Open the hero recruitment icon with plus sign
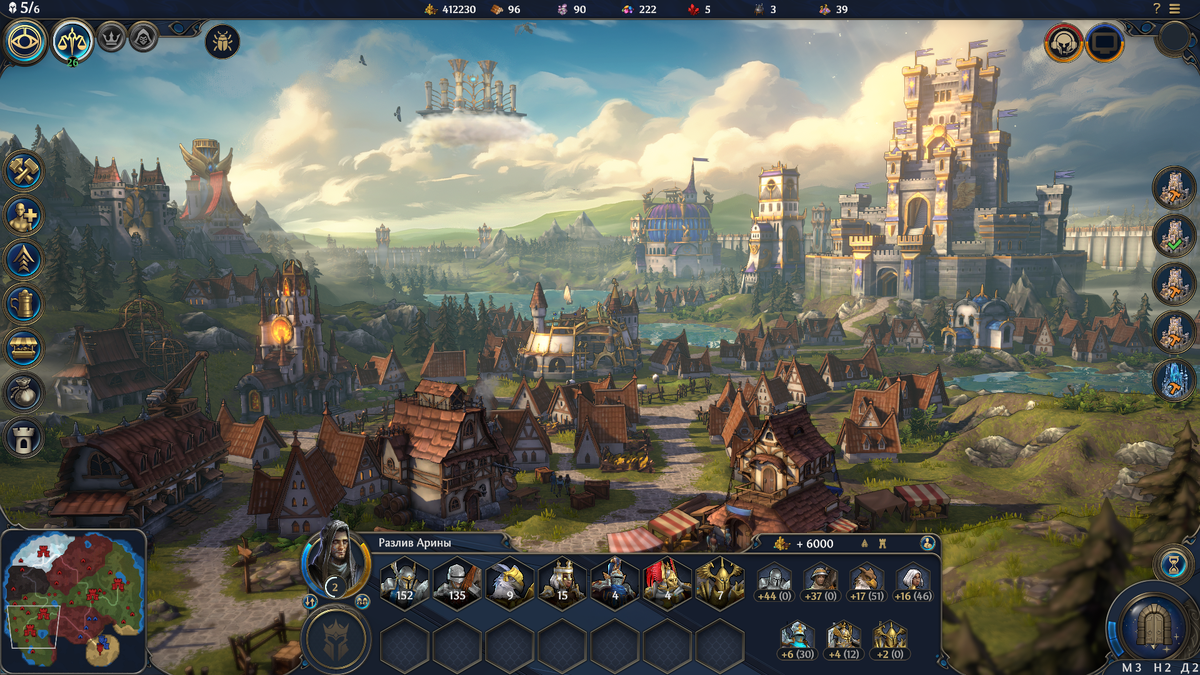The width and height of the screenshot is (1200, 675). (x=24, y=215)
